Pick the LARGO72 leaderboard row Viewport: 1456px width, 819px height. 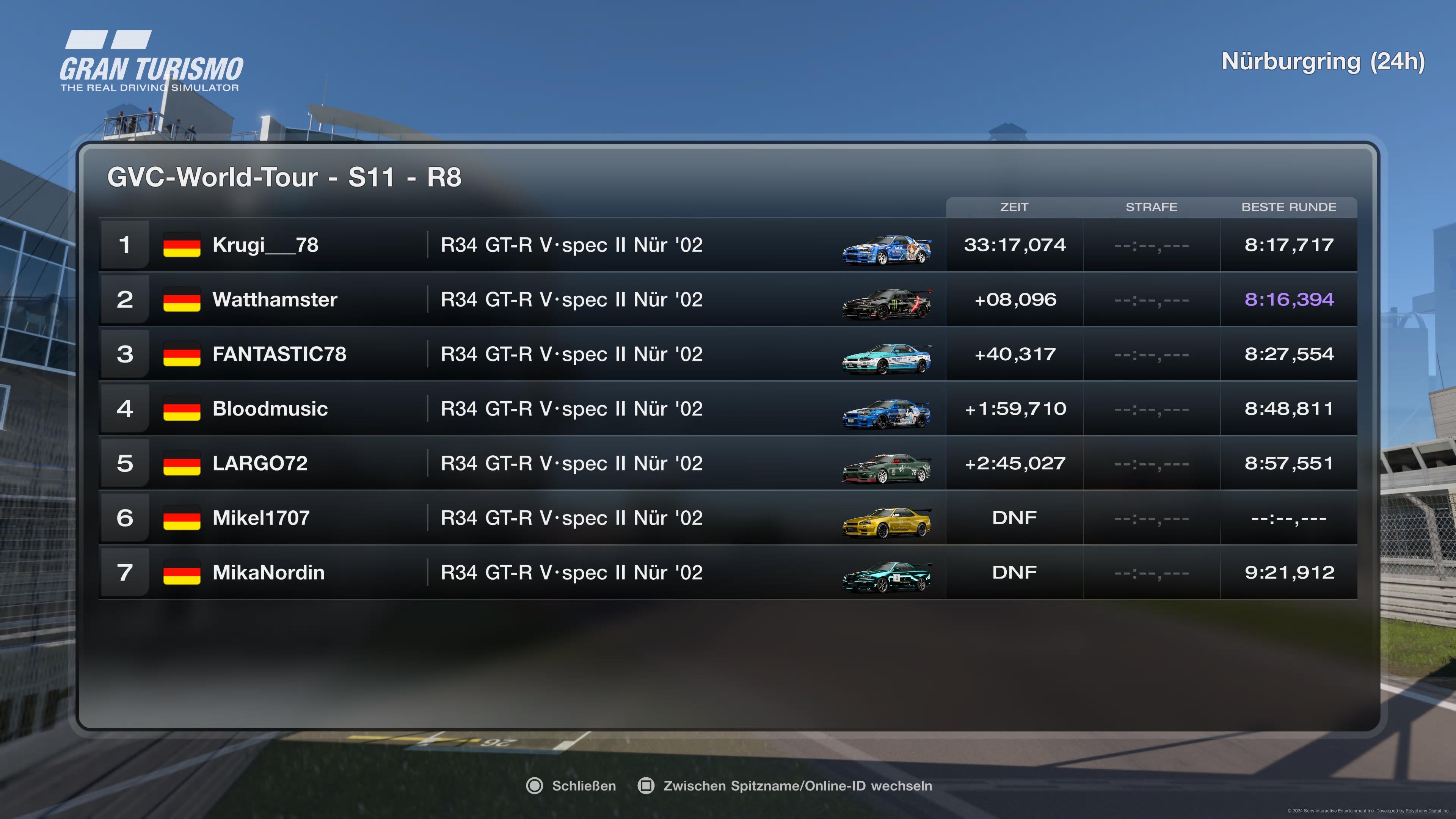click(x=728, y=463)
